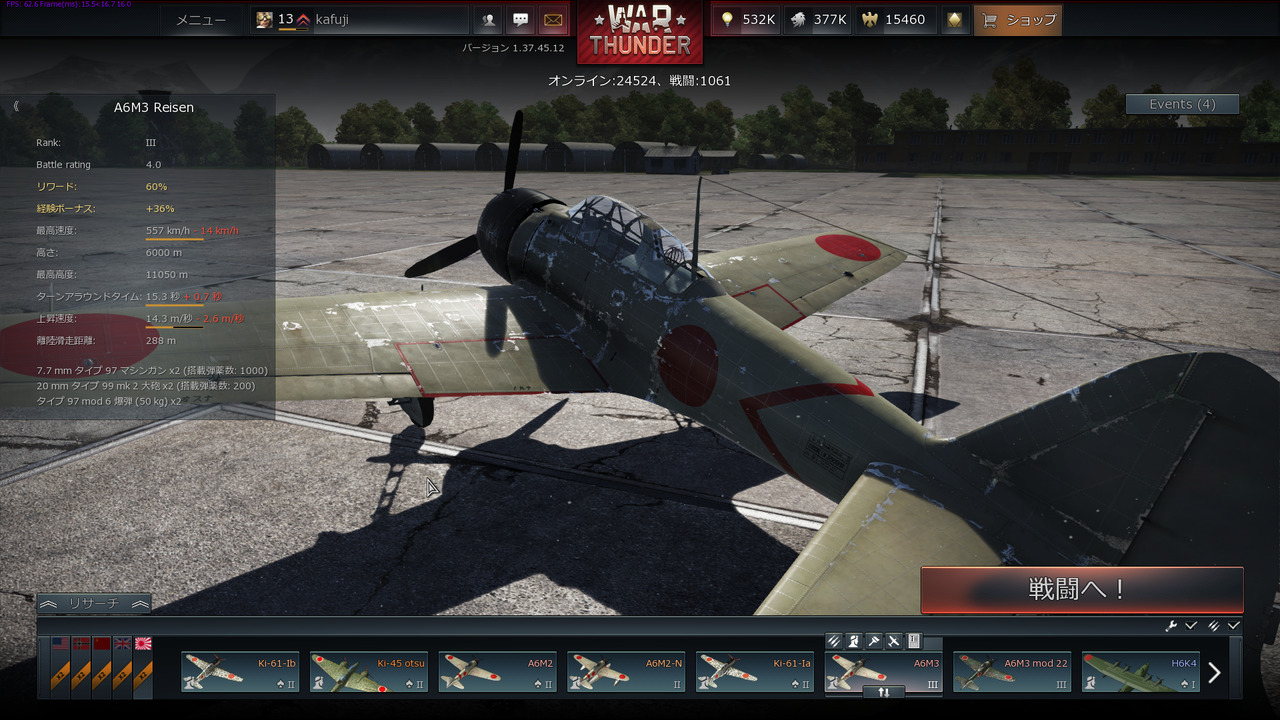
Task: Open the リサーチ research panel
Action: [94, 604]
